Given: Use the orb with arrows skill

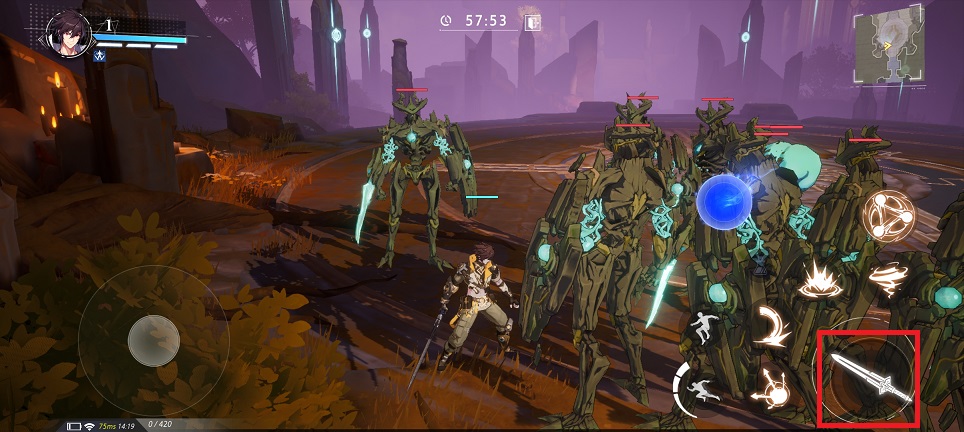Looking at the screenshot, I should pyautogui.click(x=773, y=387).
